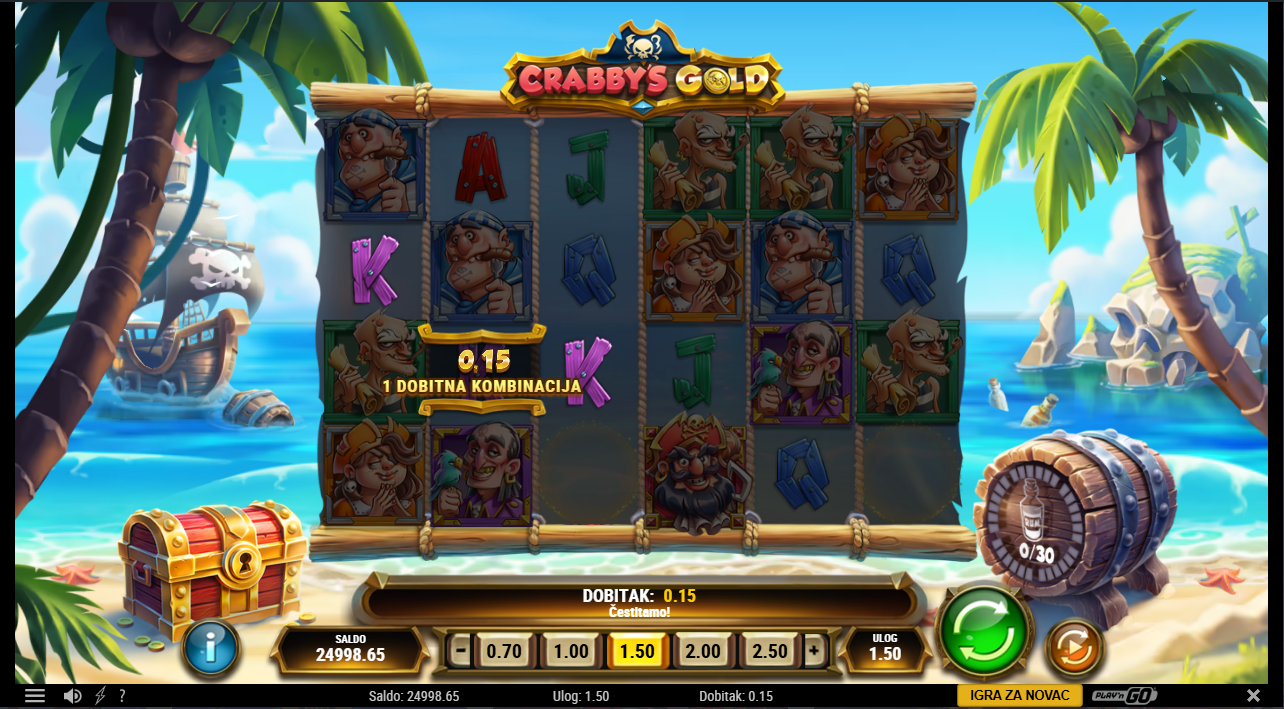This screenshot has height=709, width=1284.
Task: Open the hamburger menu
Action: coord(35,696)
